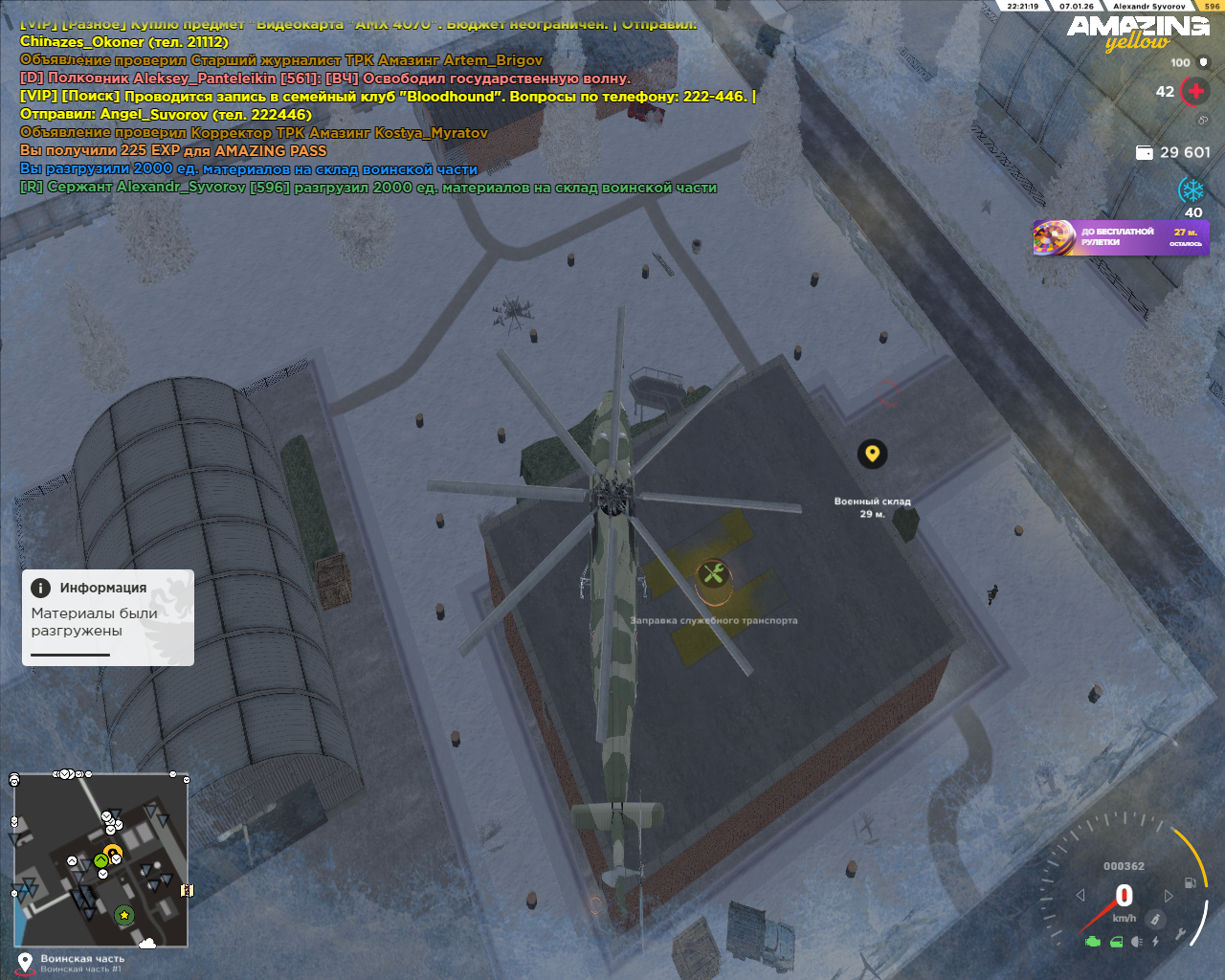The width and height of the screenshot is (1225, 980).
Task: Select the green wrench service marker
Action: point(712,574)
